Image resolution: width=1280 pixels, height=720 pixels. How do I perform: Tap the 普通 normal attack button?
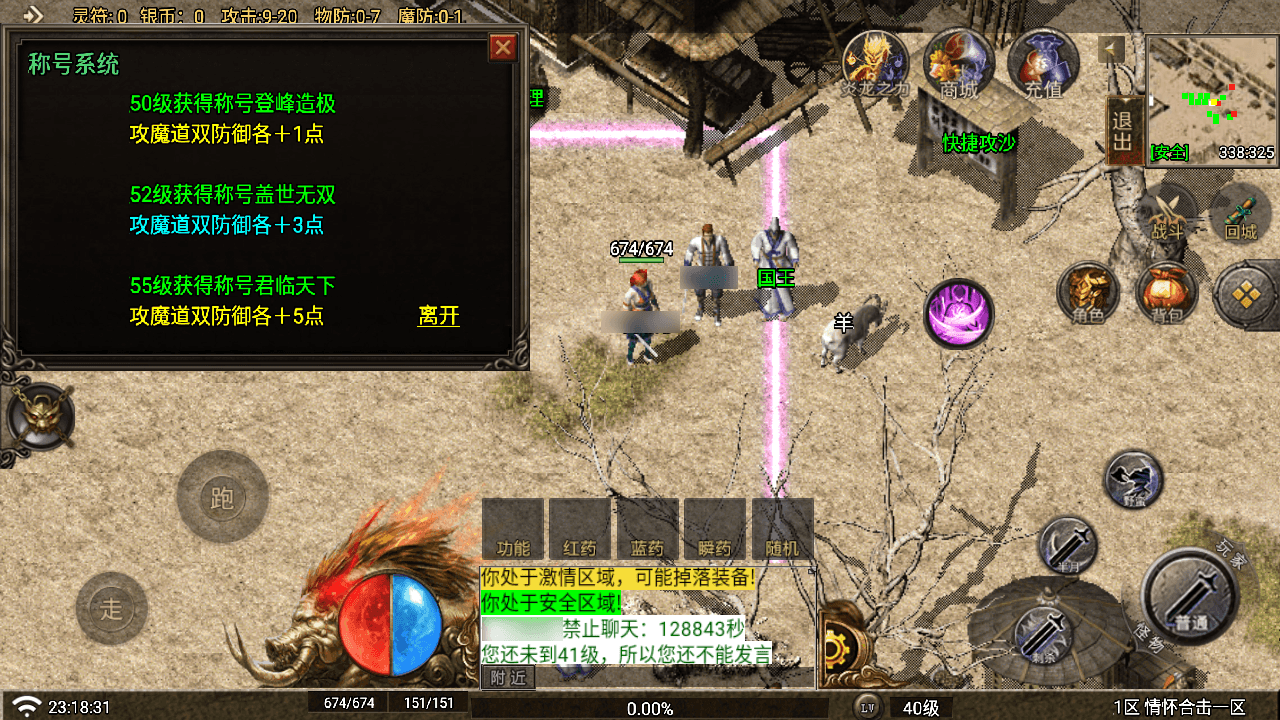pos(1191,595)
